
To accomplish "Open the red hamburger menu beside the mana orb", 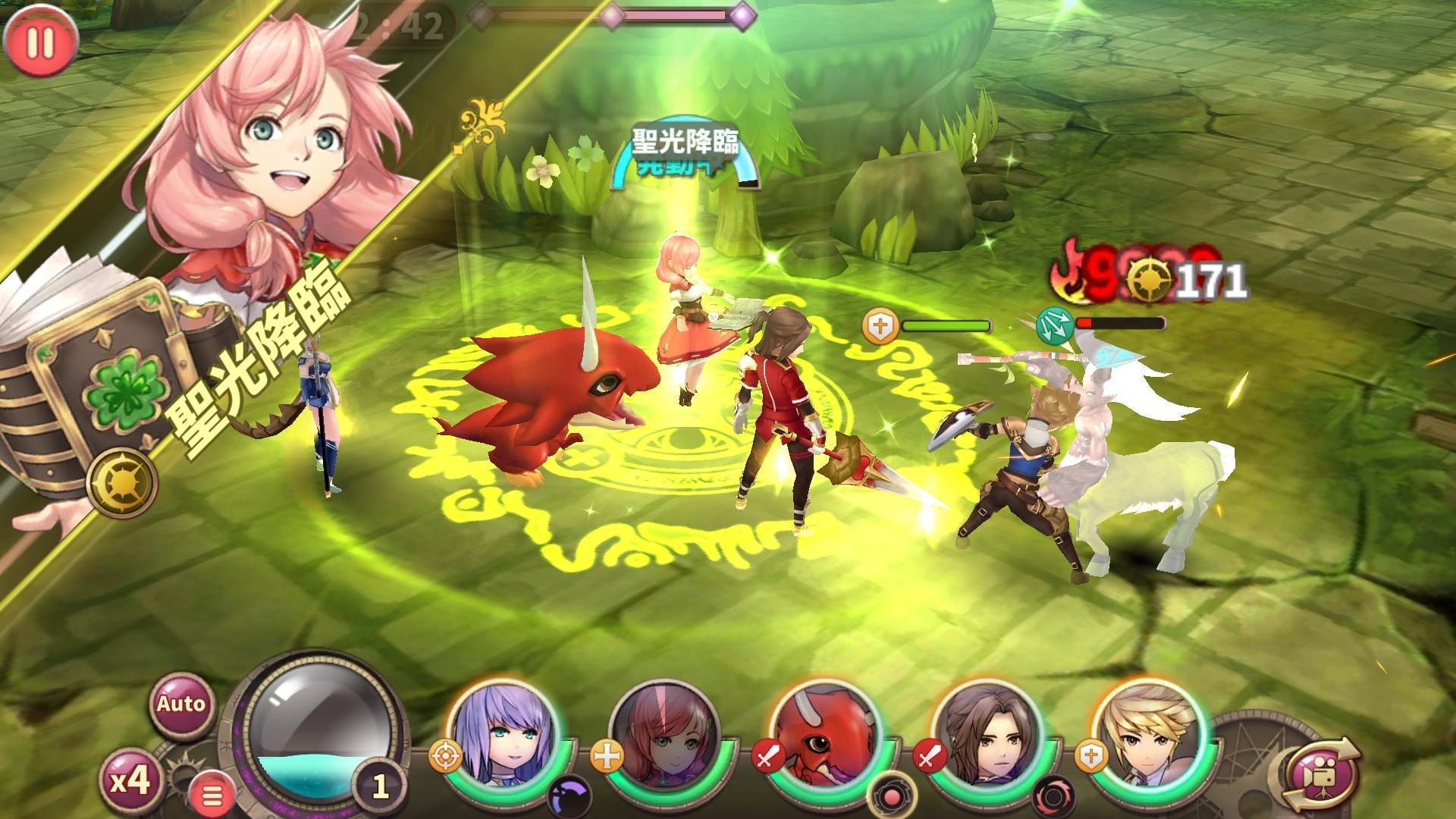I will [x=213, y=794].
